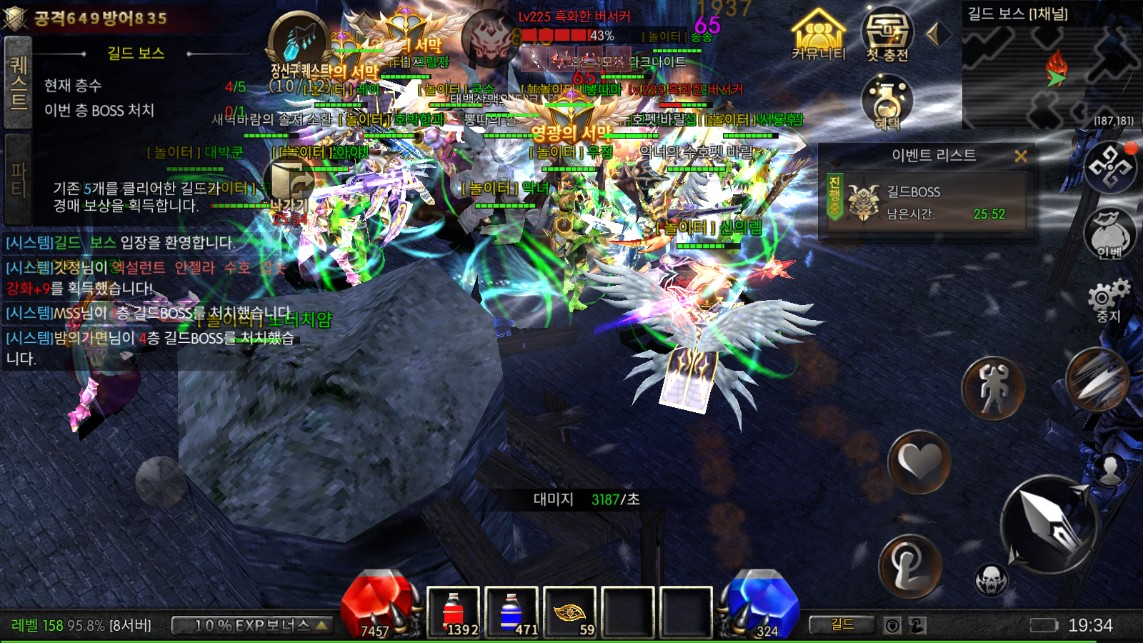Activate the flexing arm skill
This screenshot has height=643, width=1143.
click(x=909, y=565)
